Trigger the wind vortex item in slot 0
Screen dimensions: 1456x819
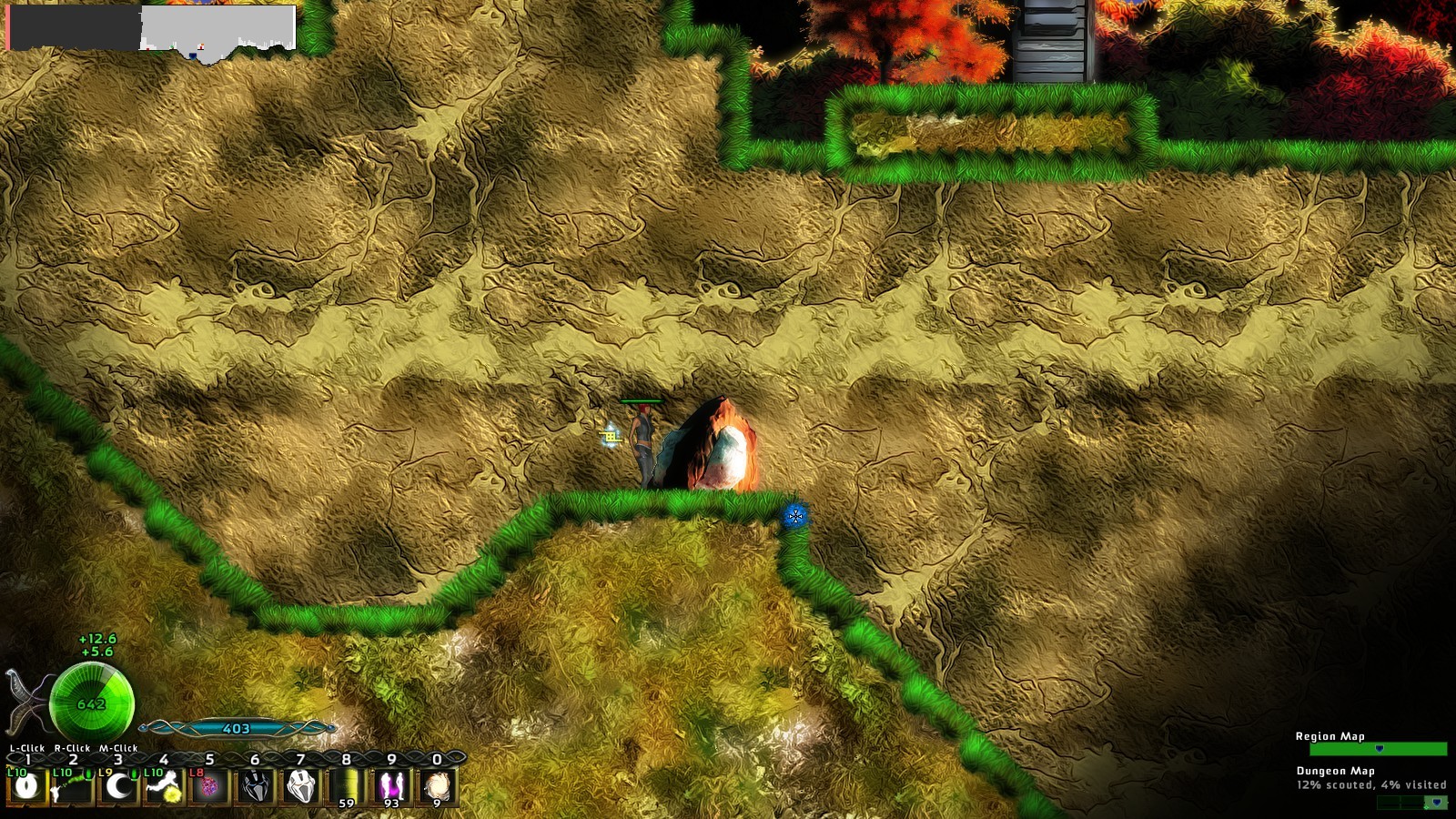click(438, 784)
